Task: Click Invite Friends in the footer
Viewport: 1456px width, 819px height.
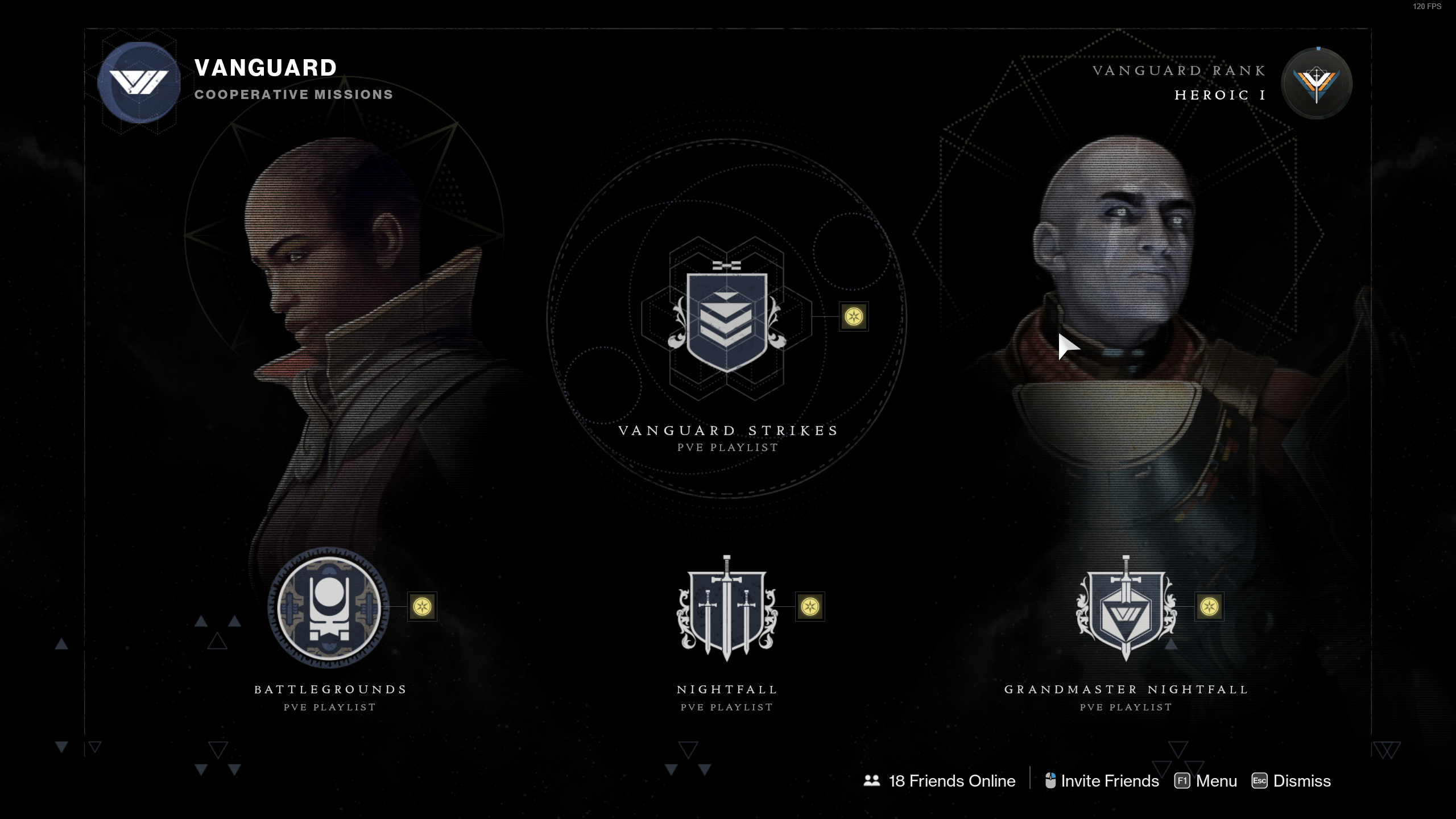Action: (x=1102, y=781)
